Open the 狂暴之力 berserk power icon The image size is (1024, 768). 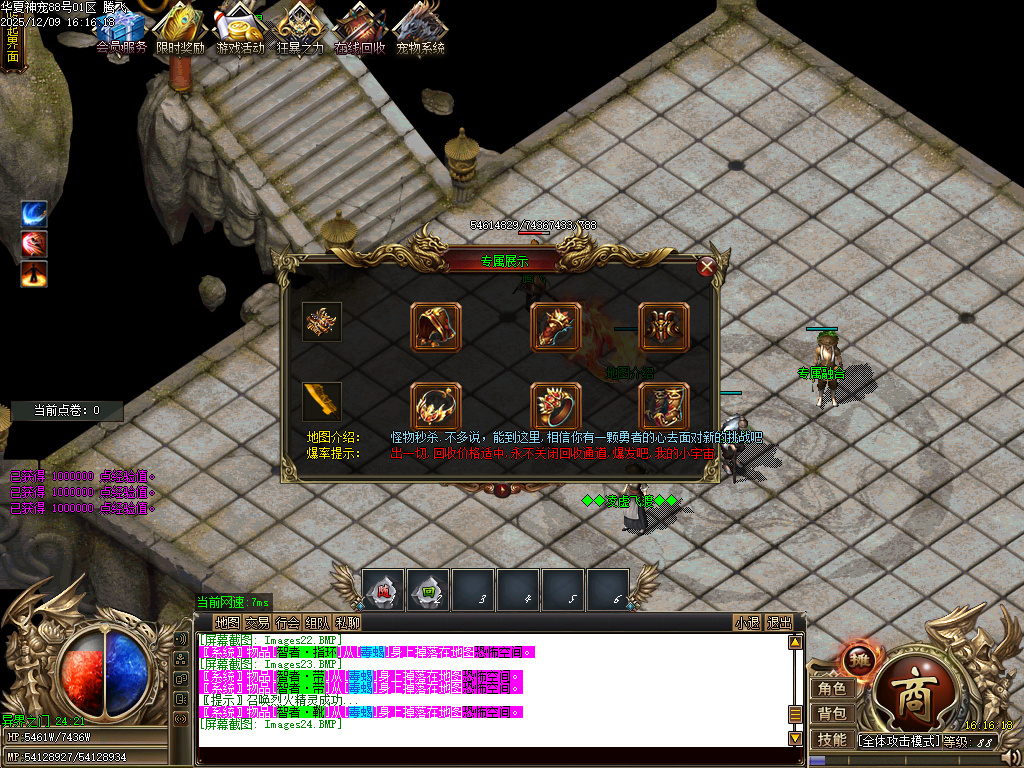click(x=300, y=30)
